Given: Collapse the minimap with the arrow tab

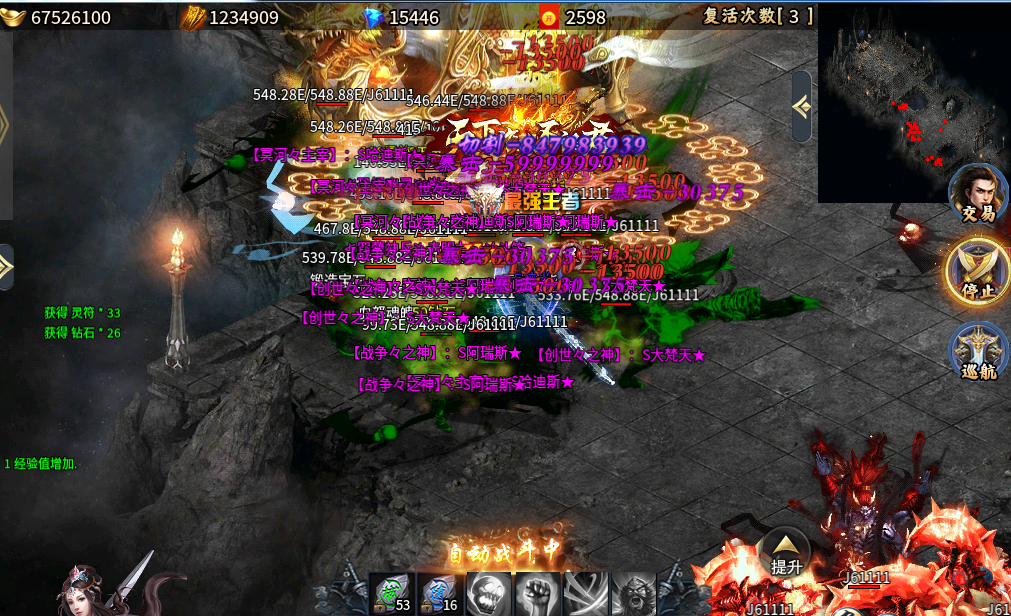Looking at the screenshot, I should [801, 106].
